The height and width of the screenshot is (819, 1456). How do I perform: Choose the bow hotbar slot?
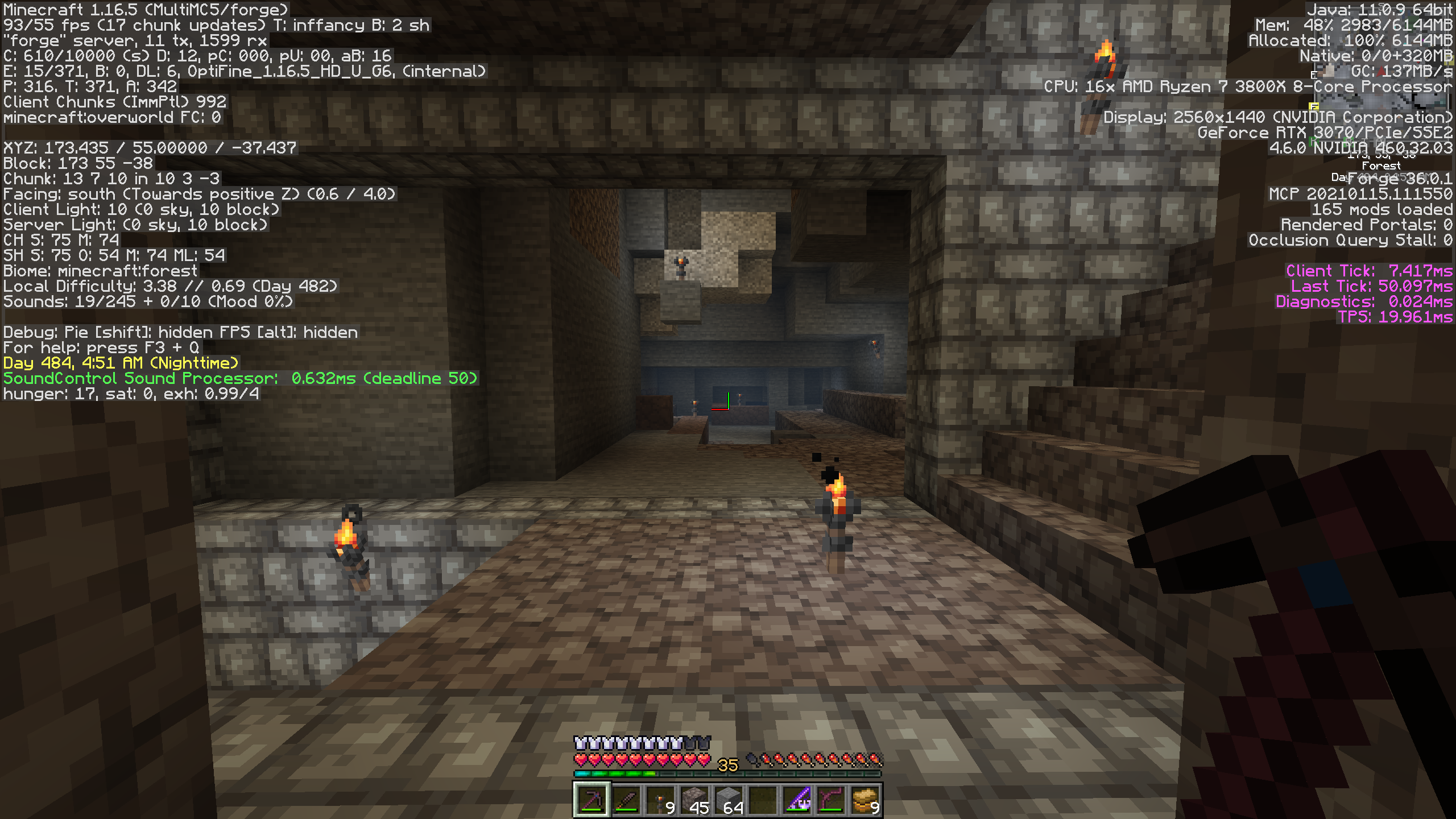click(x=831, y=800)
